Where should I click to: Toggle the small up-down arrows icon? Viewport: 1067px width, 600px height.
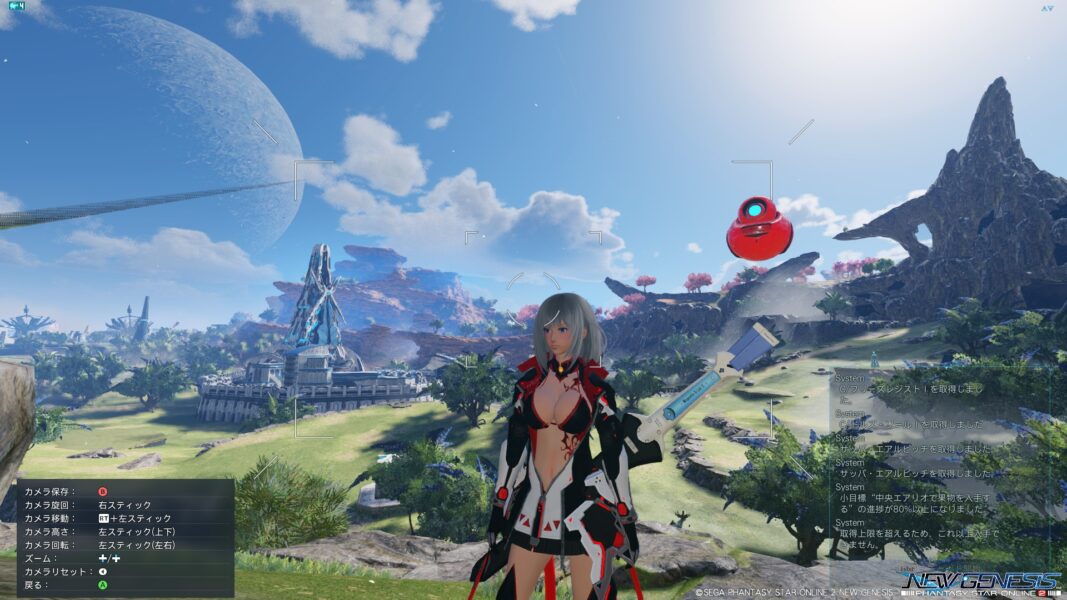click(1046, 8)
